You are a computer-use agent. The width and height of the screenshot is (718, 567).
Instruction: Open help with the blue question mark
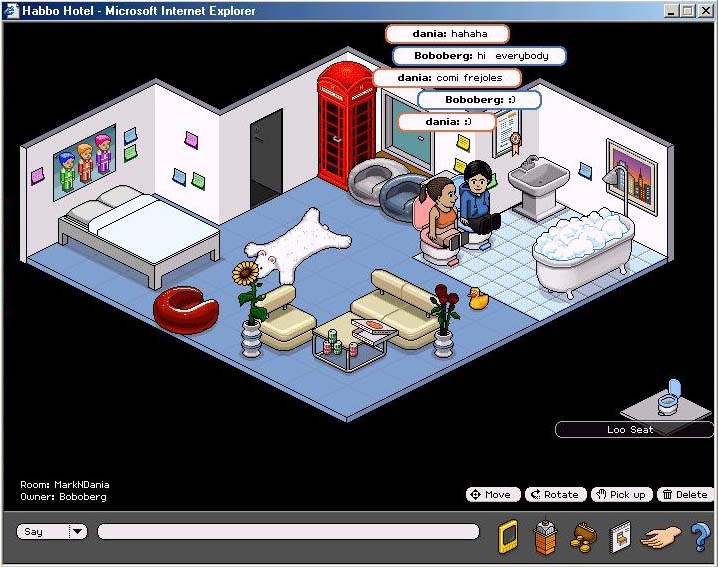pyautogui.click(x=700, y=536)
